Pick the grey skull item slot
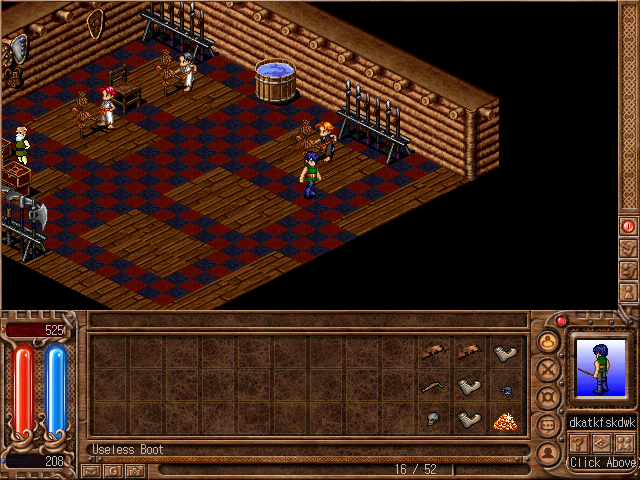The image size is (640, 480). pos(433,420)
